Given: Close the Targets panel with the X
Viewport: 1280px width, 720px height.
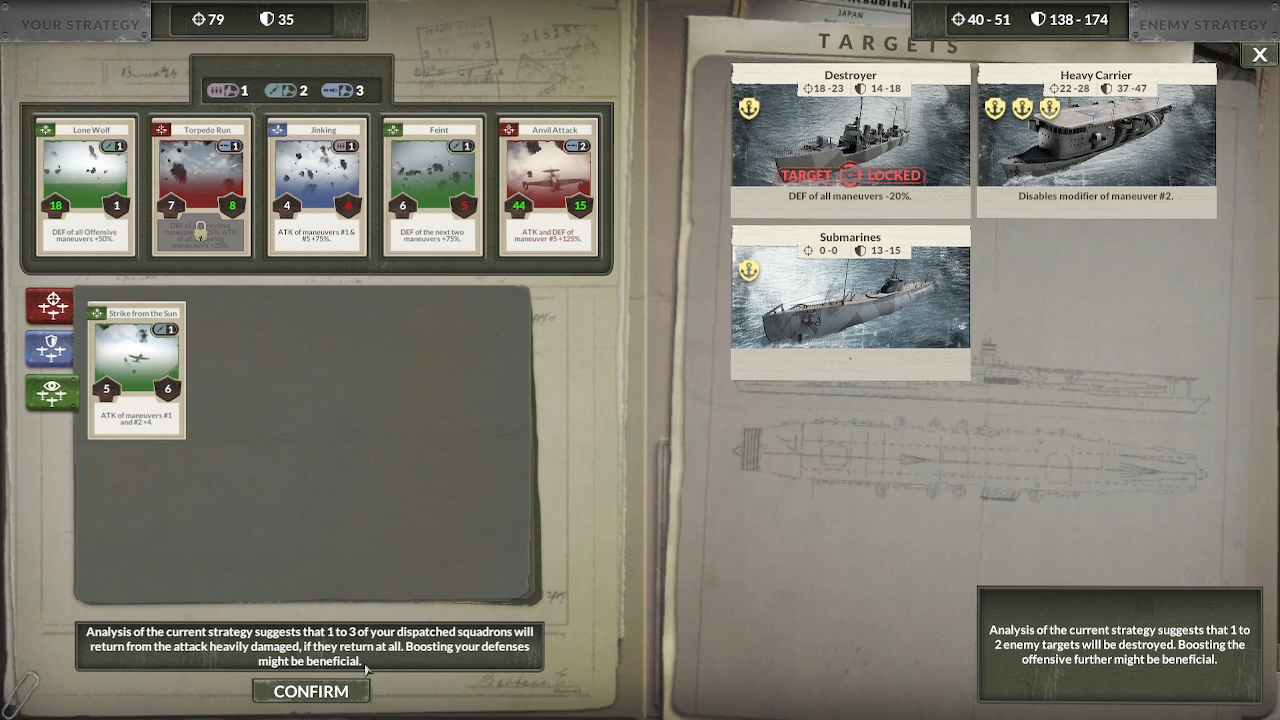Looking at the screenshot, I should coord(1259,55).
